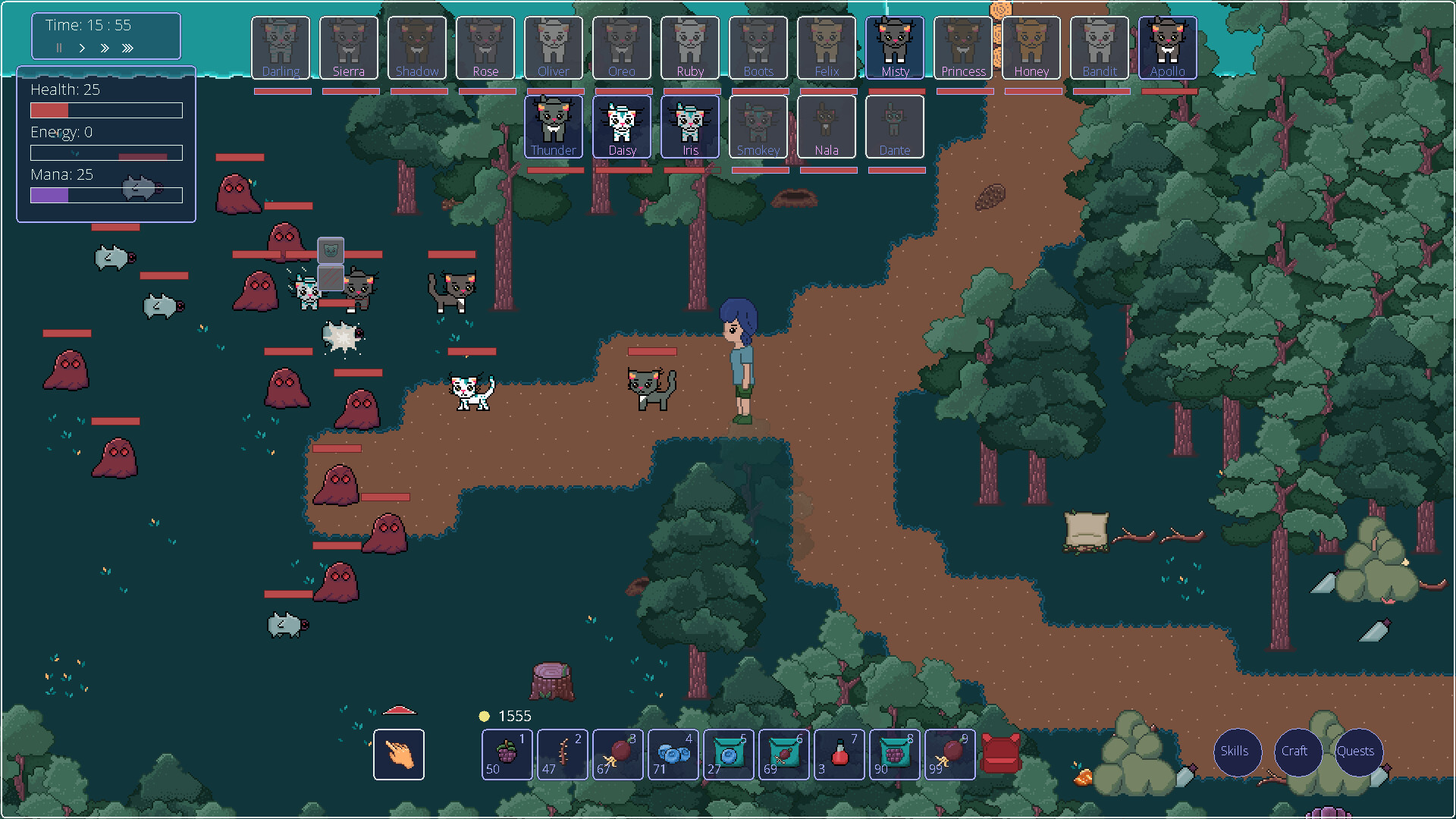Select the raspberry in inventory slot 1
Screen dimensions: 1456x819
(x=507, y=755)
